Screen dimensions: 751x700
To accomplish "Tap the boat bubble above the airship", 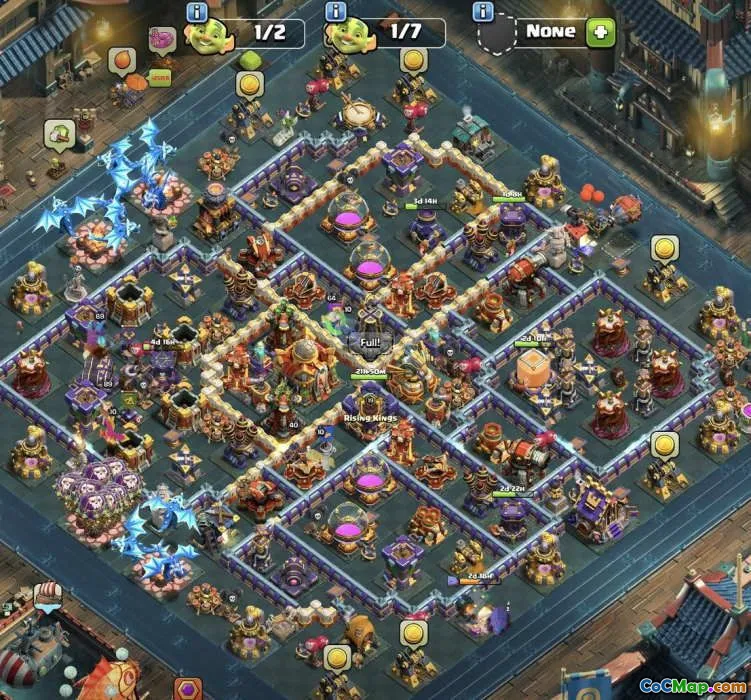I will (x=49, y=596).
